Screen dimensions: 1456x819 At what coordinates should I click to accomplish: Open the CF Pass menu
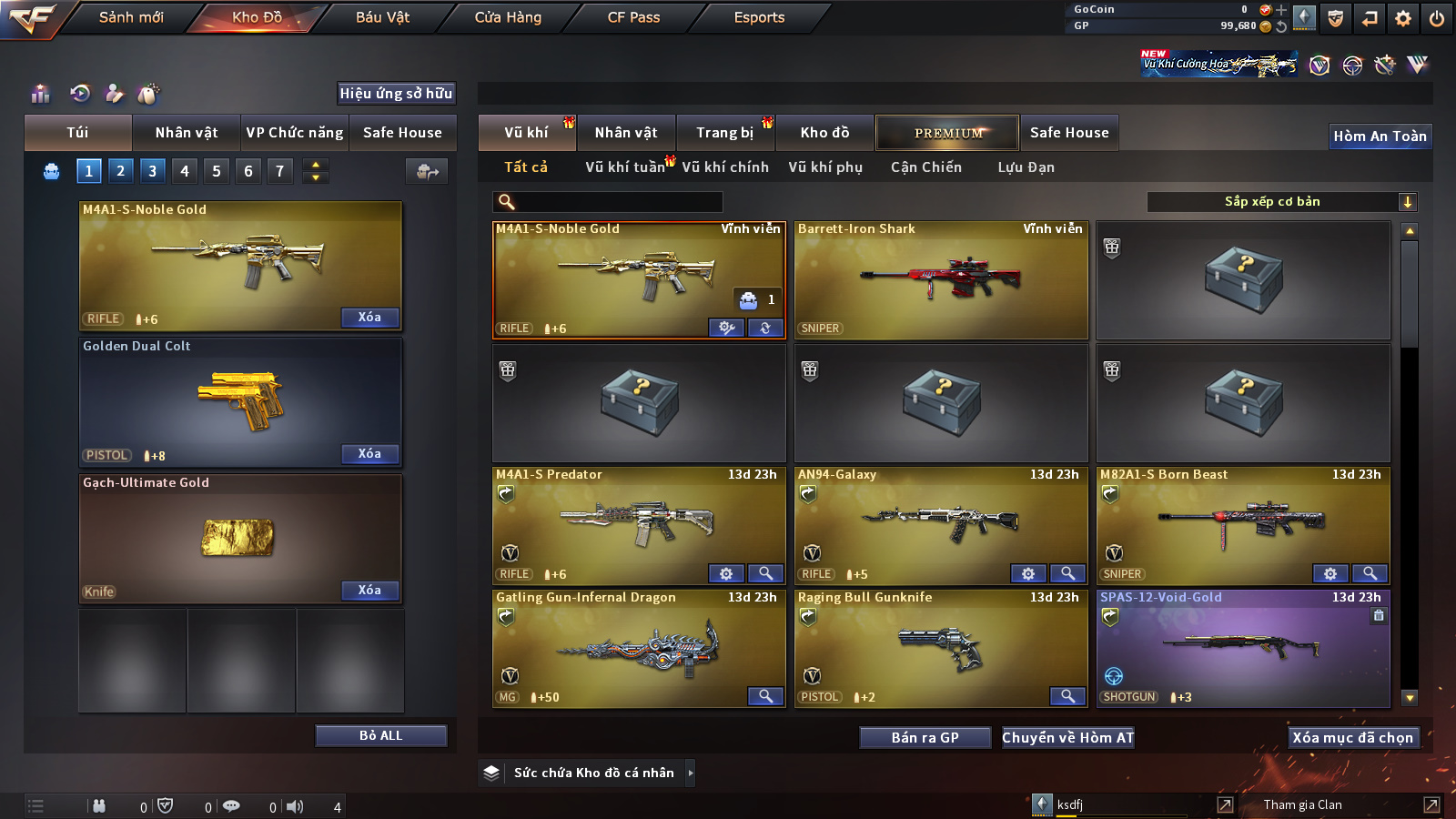tap(633, 17)
